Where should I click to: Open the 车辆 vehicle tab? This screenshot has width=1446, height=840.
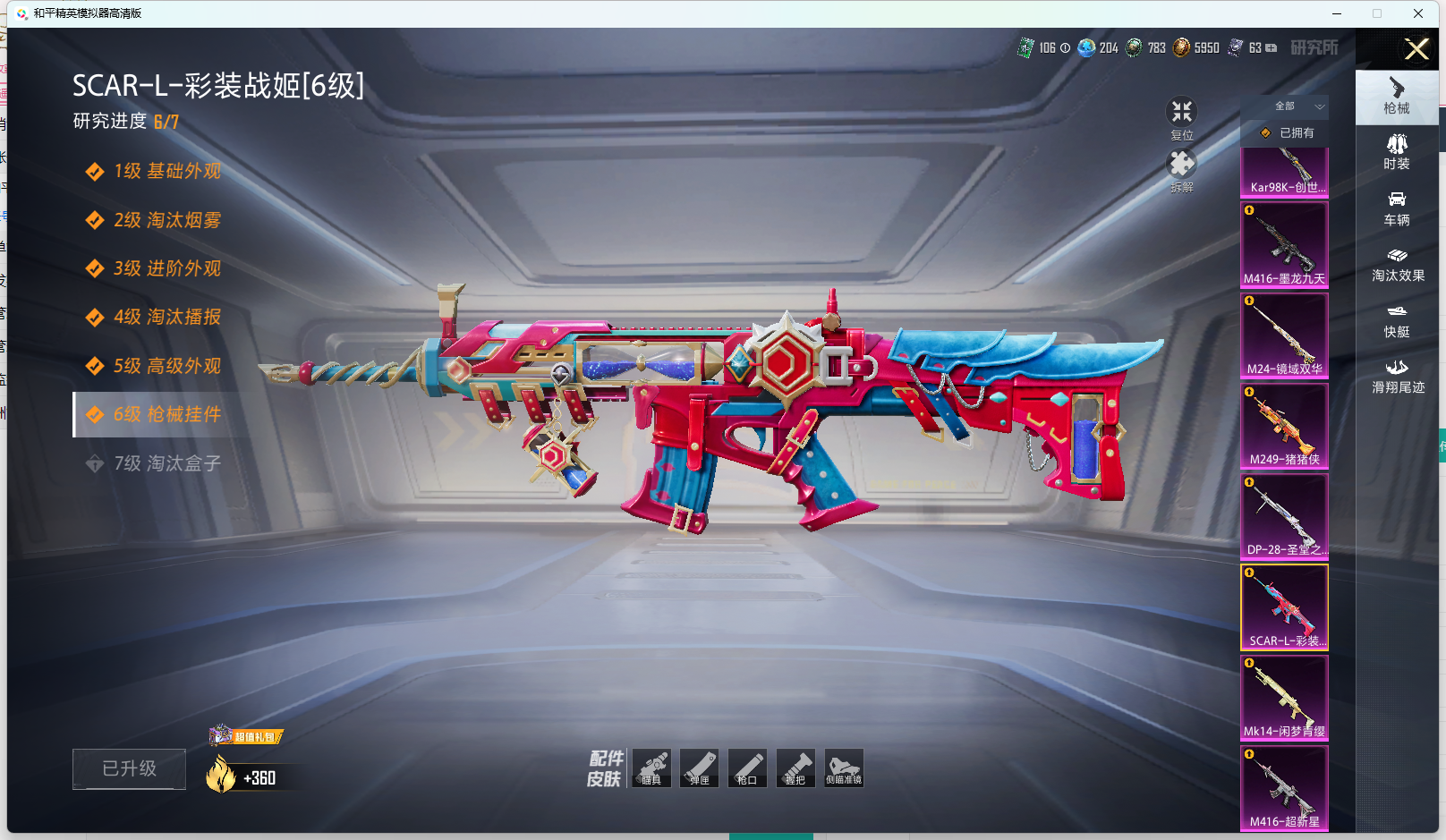point(1397,208)
